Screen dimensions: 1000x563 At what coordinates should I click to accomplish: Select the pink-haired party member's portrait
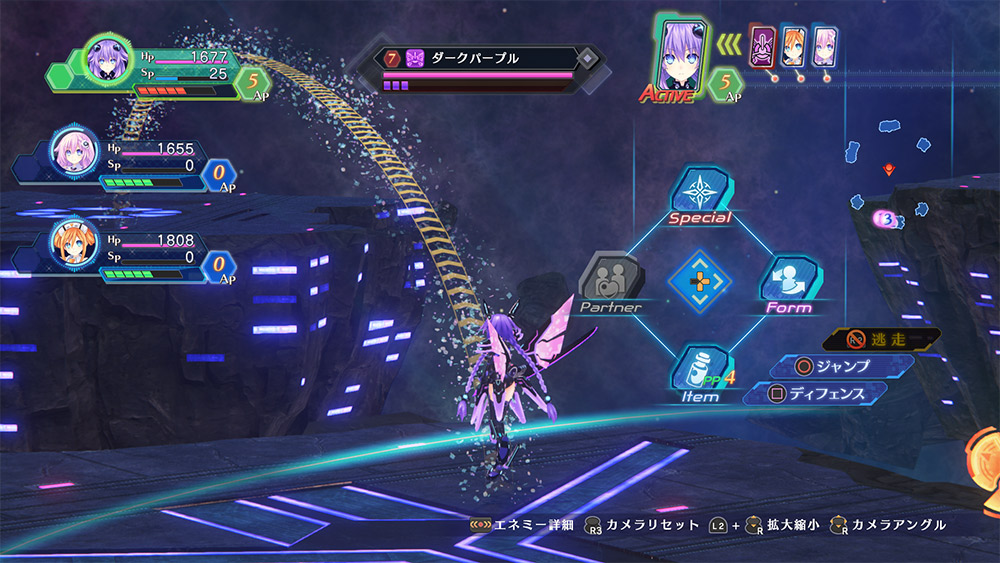[x=71, y=152]
